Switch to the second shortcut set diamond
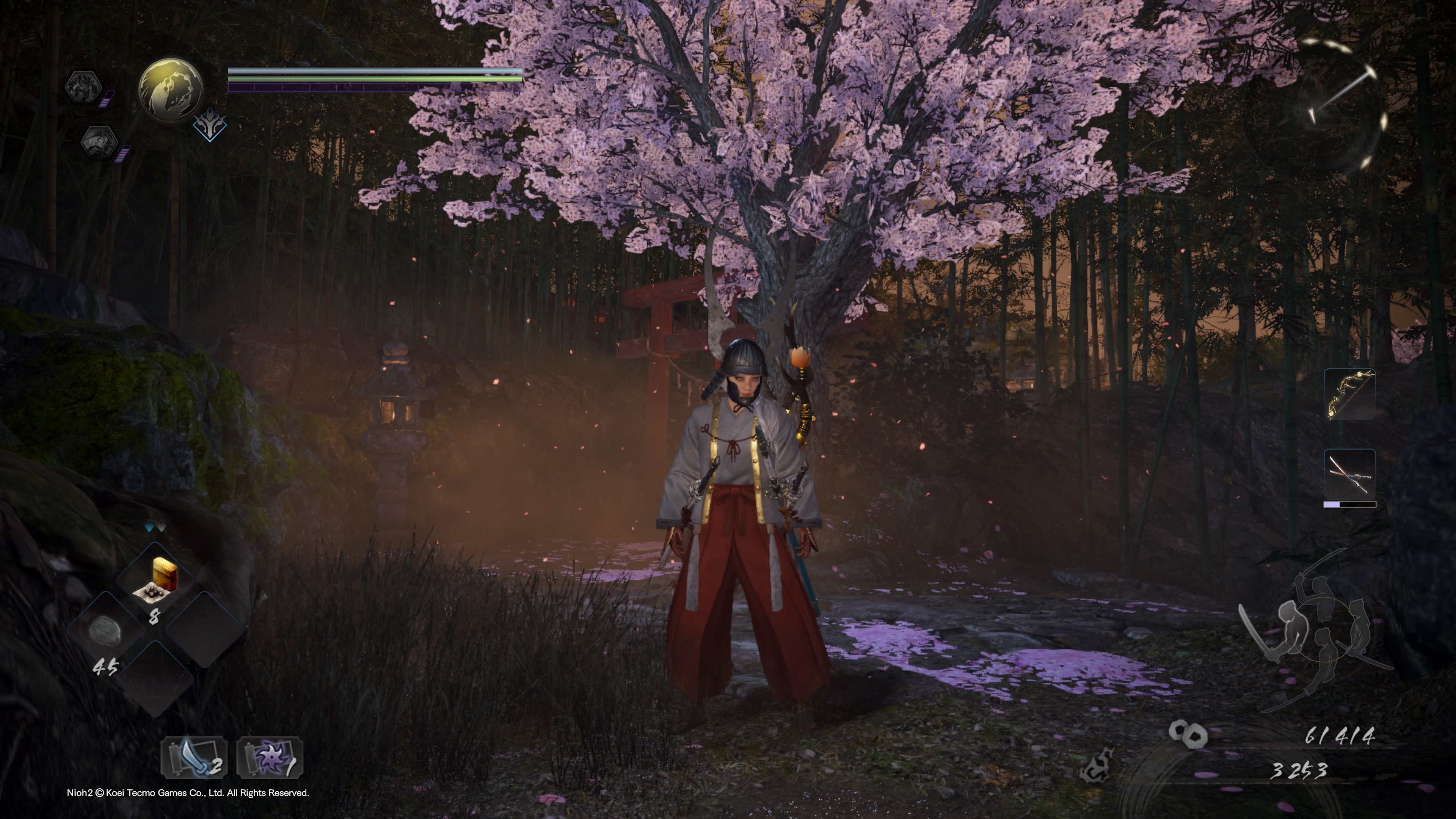1456x819 pixels. click(161, 527)
